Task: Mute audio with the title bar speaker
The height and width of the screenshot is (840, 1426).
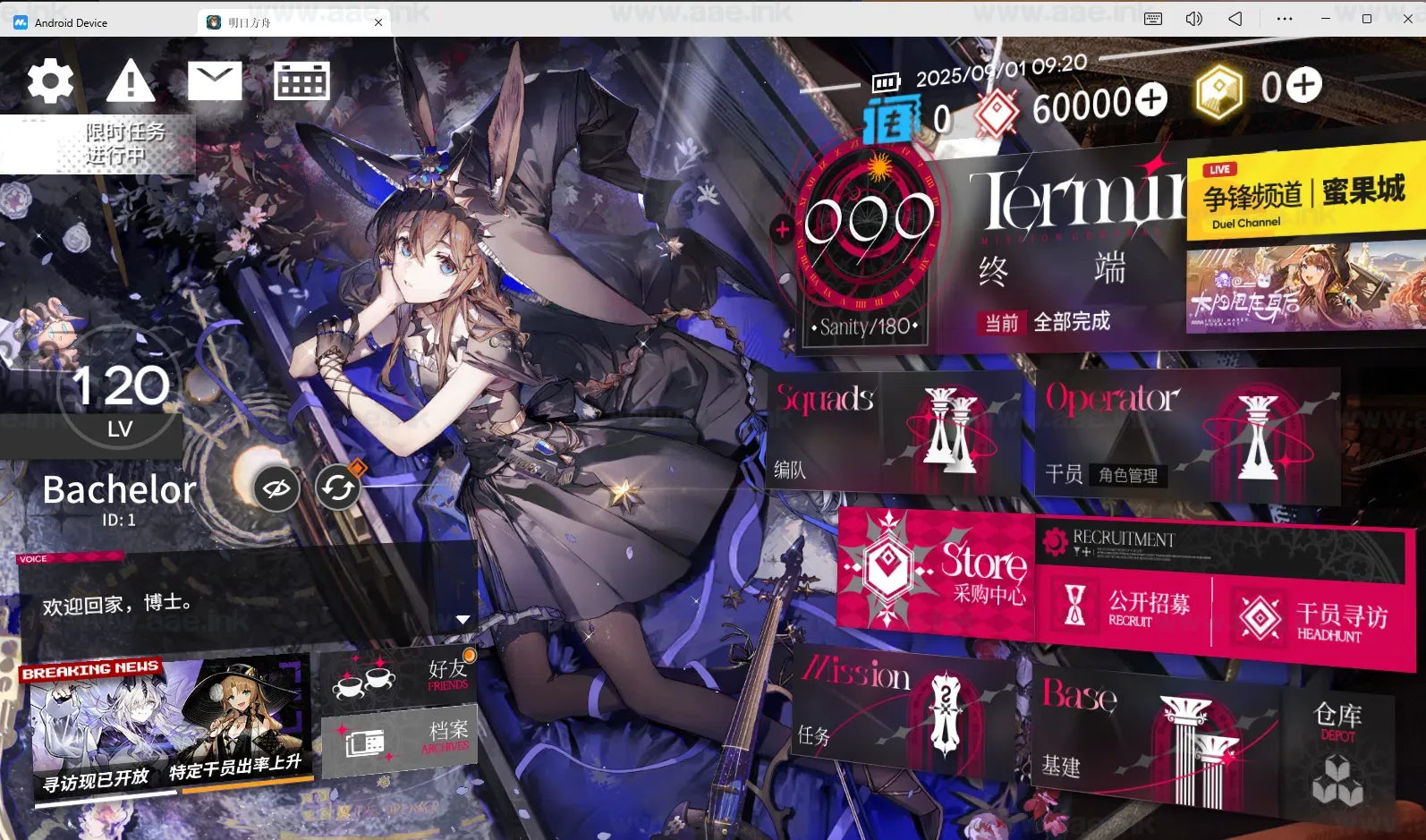Action: [x=1193, y=18]
